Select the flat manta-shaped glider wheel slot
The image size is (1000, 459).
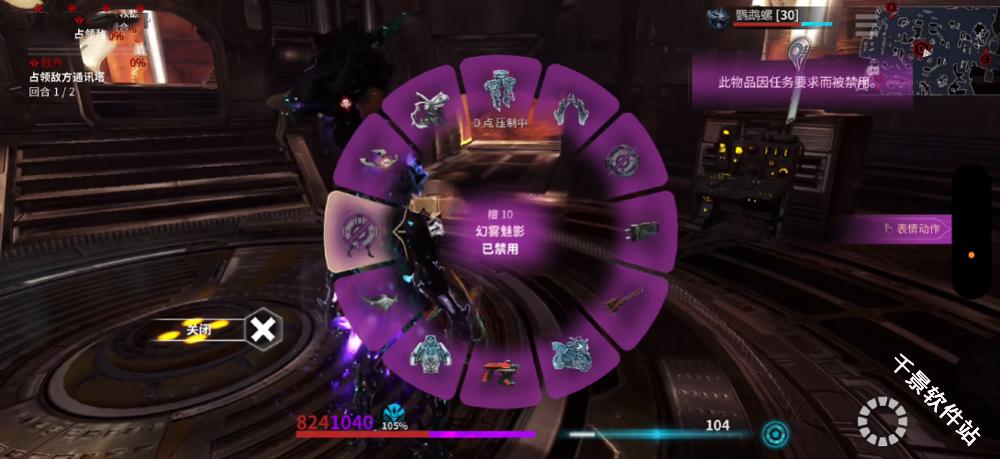375,301
